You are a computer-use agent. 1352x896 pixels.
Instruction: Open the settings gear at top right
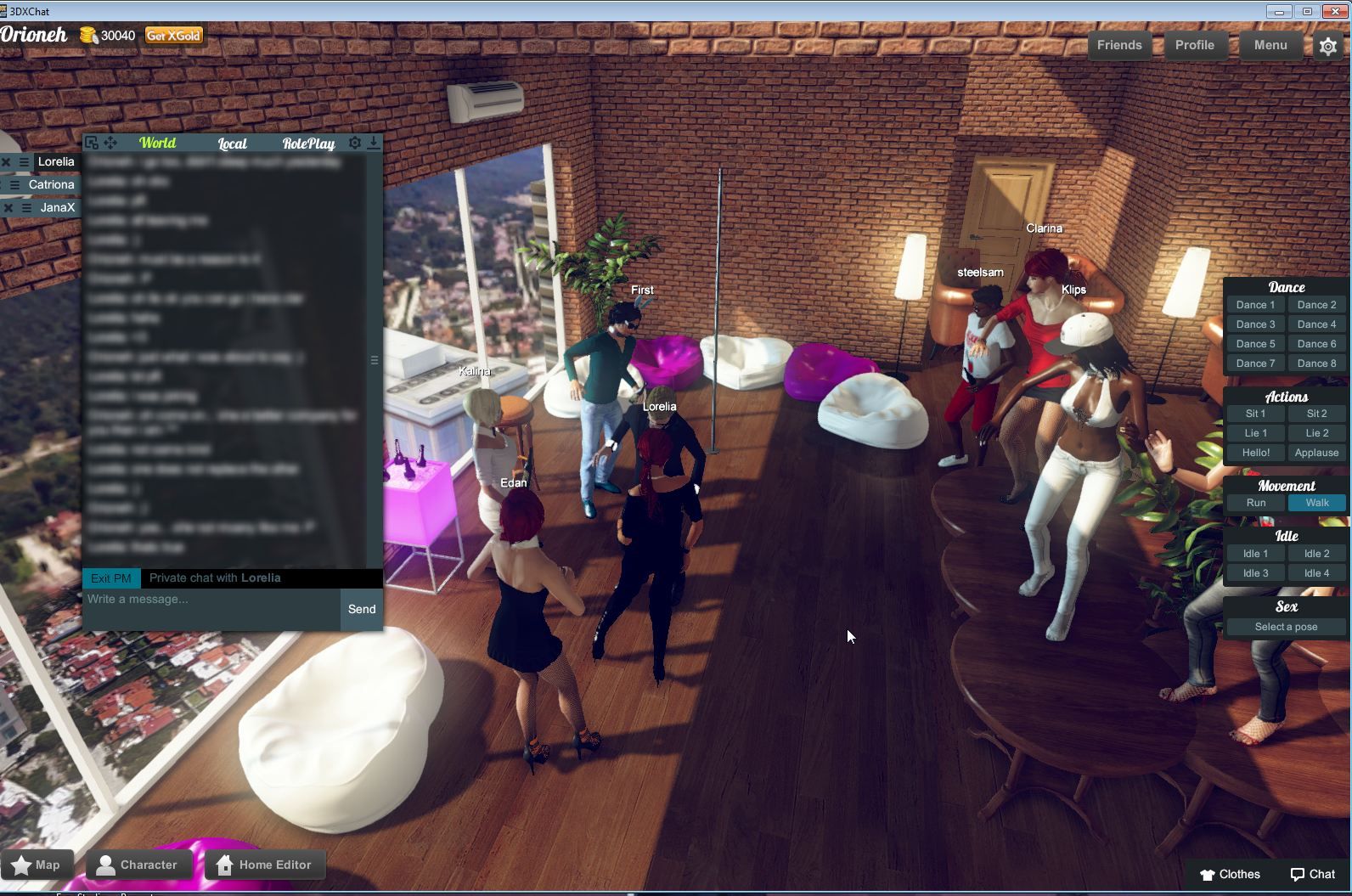(x=1328, y=47)
